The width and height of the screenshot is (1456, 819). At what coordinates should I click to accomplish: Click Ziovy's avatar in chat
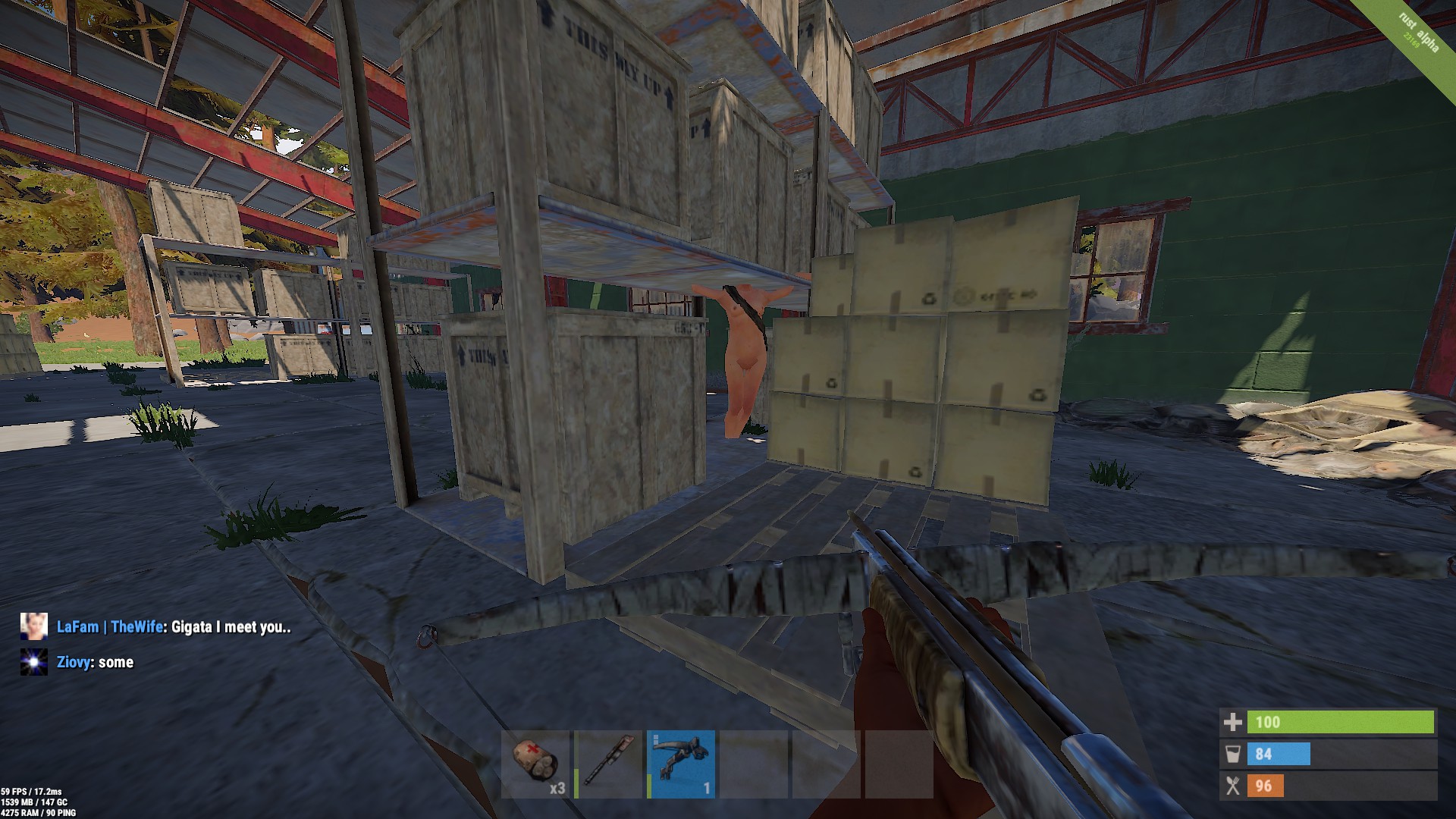pyautogui.click(x=33, y=661)
